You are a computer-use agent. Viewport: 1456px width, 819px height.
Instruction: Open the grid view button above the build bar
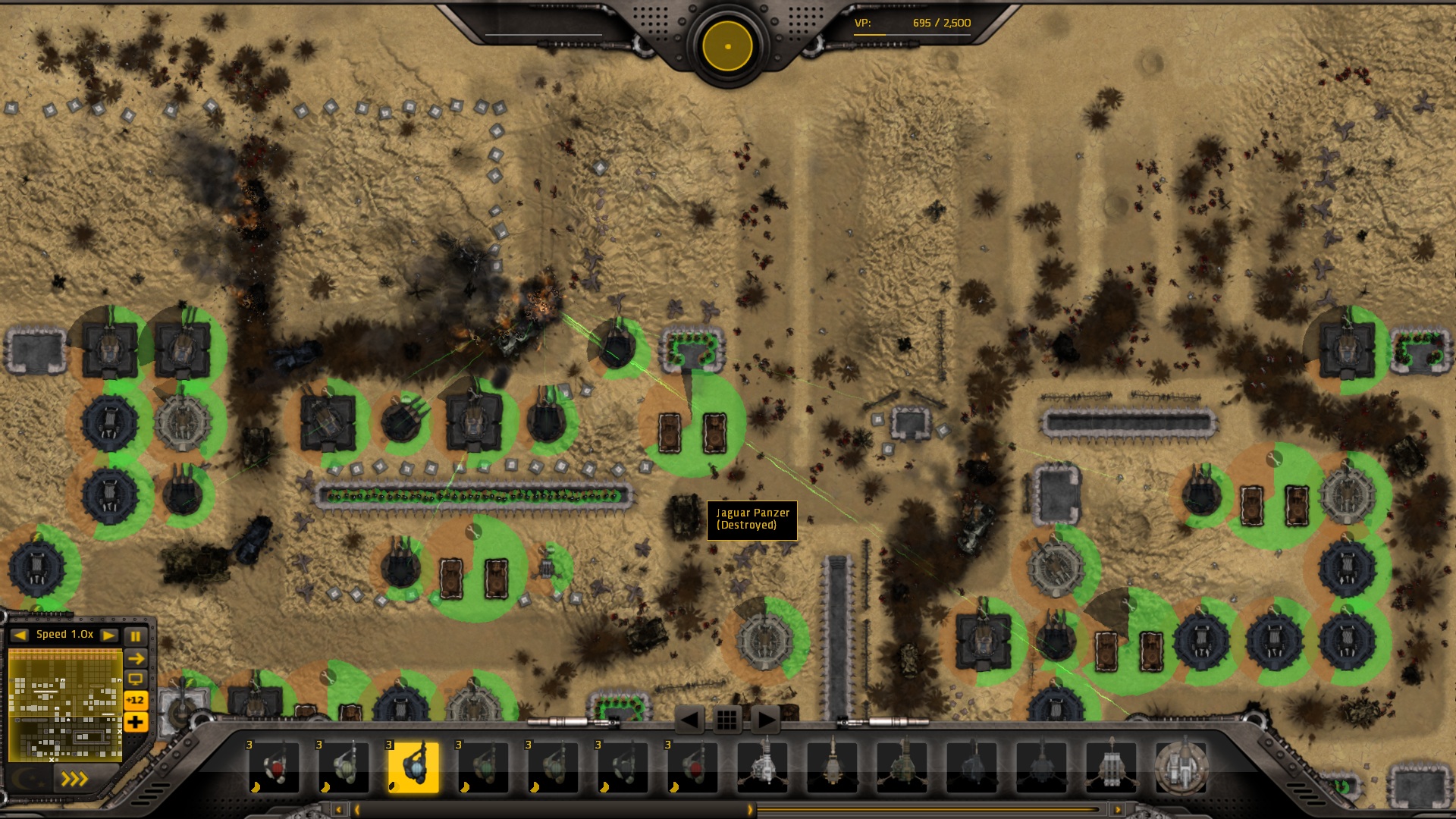coord(726,720)
